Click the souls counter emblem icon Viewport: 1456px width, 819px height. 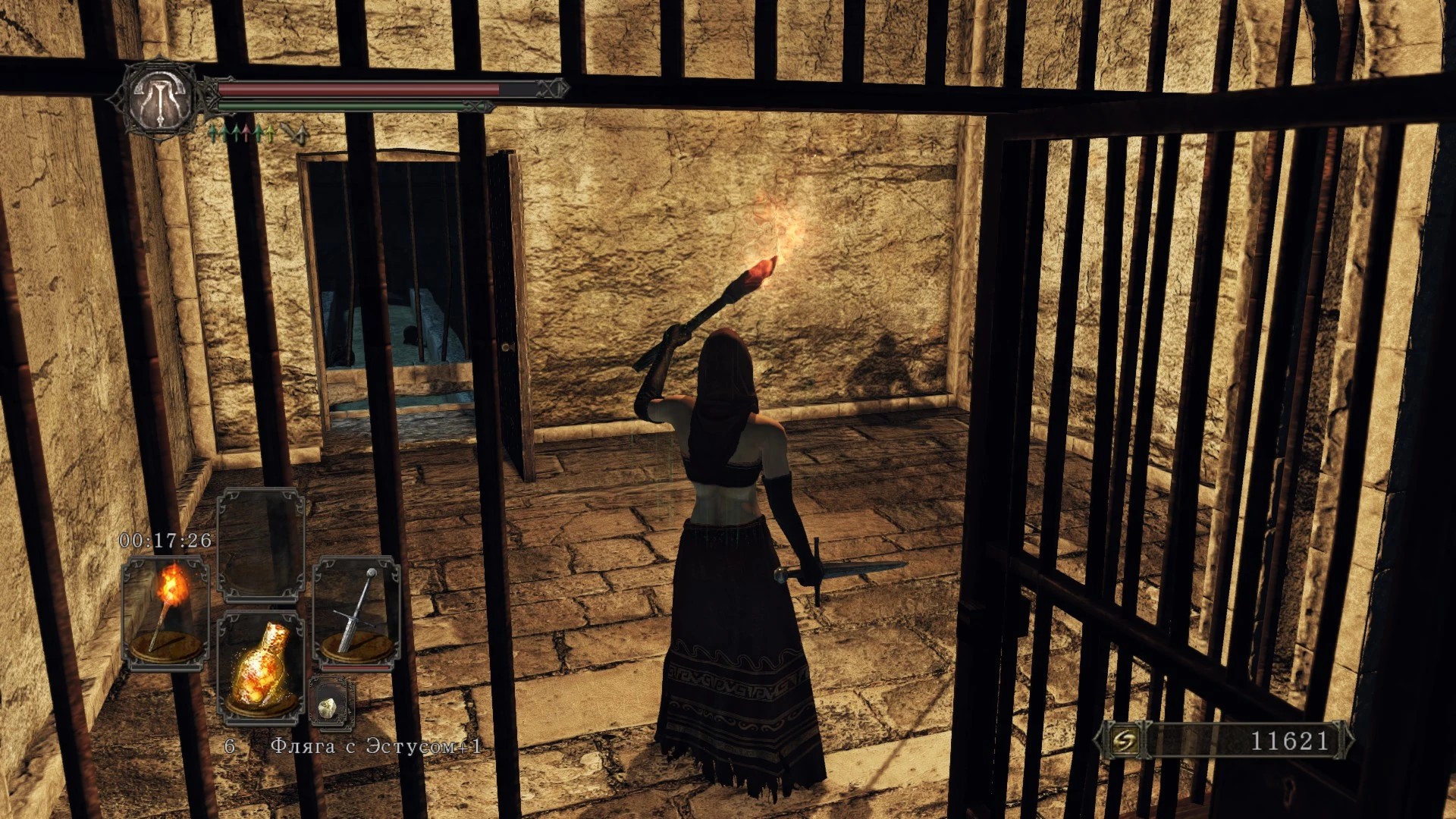click(1122, 741)
